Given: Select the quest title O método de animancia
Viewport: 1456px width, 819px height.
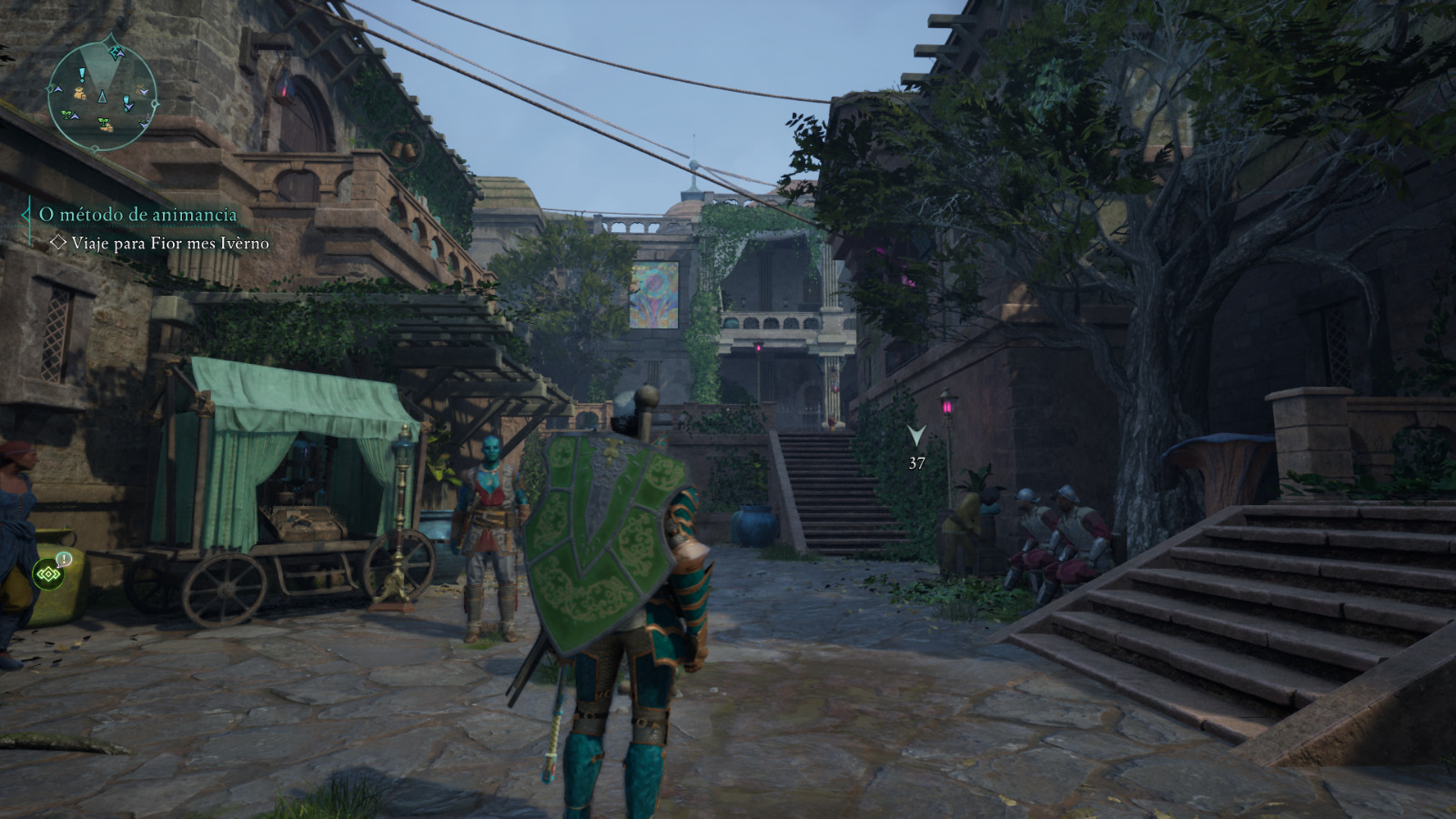Looking at the screenshot, I should (137, 215).
